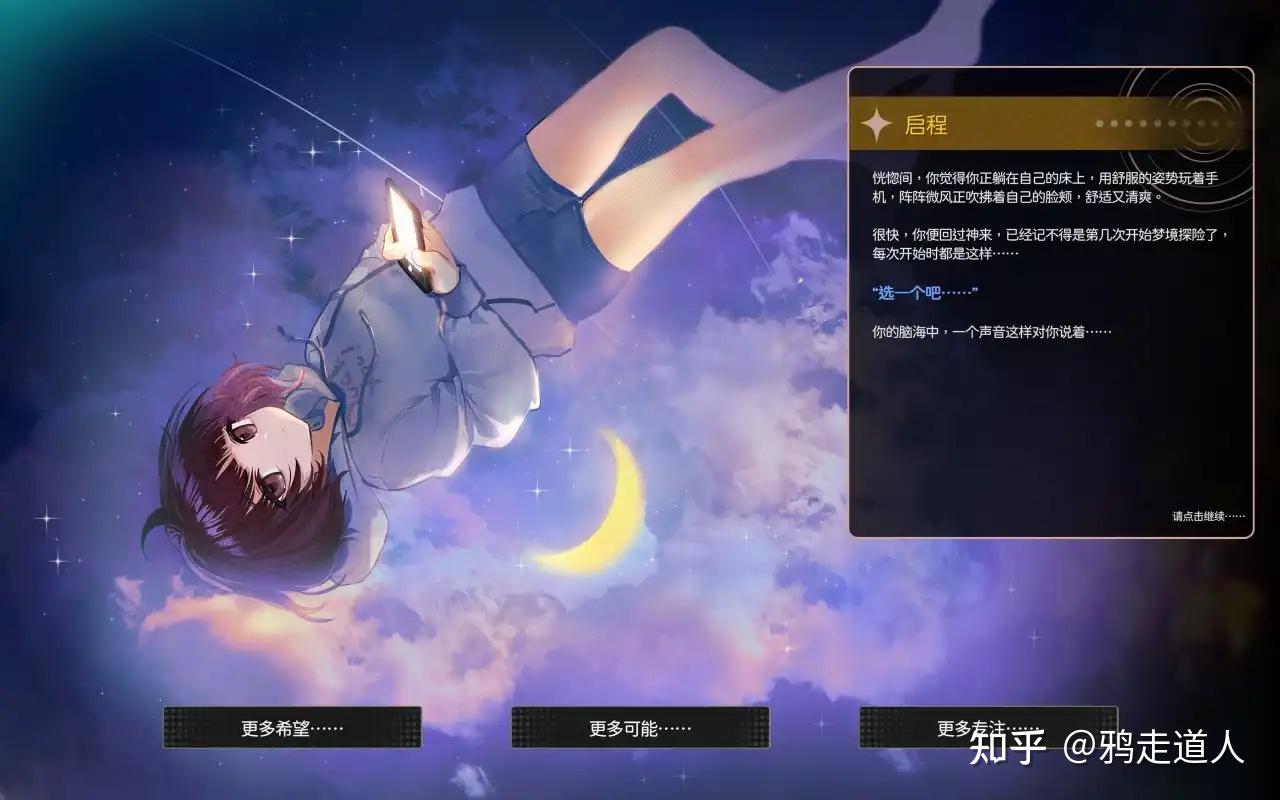Select the 更多可能…… choice
1280x800 pixels.
point(640,727)
